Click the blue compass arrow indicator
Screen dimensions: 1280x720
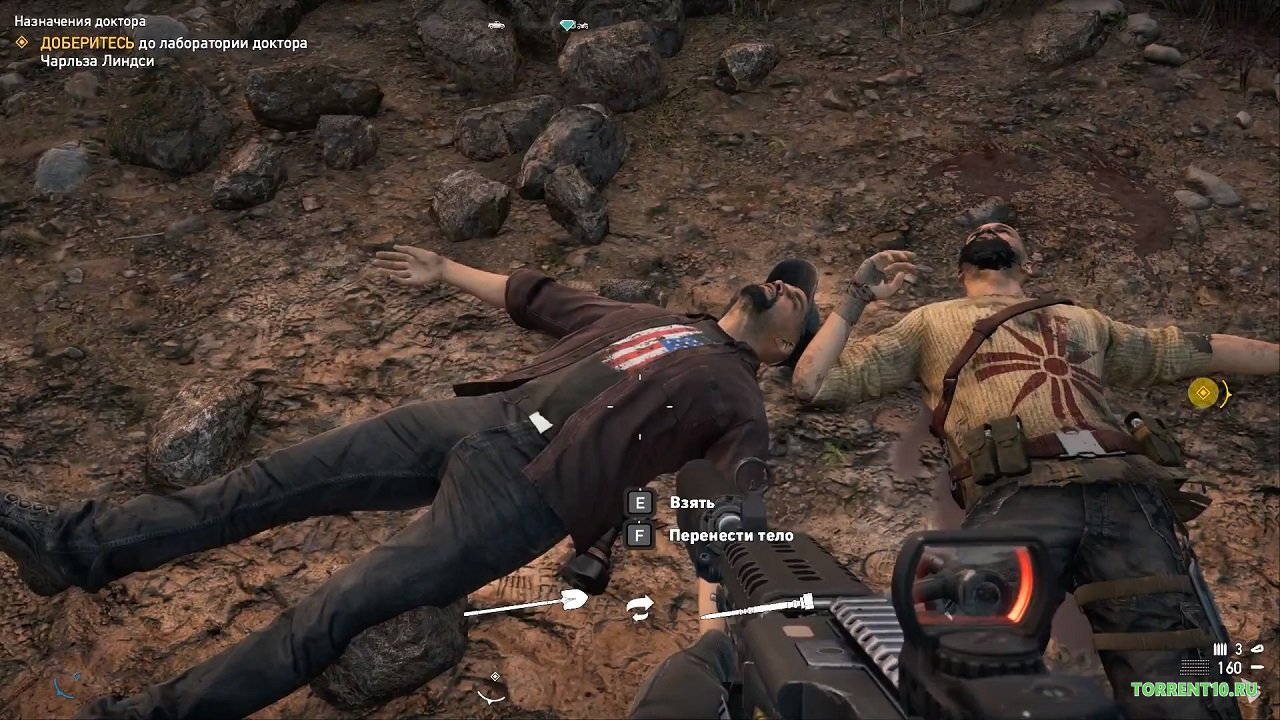(x=62, y=689)
